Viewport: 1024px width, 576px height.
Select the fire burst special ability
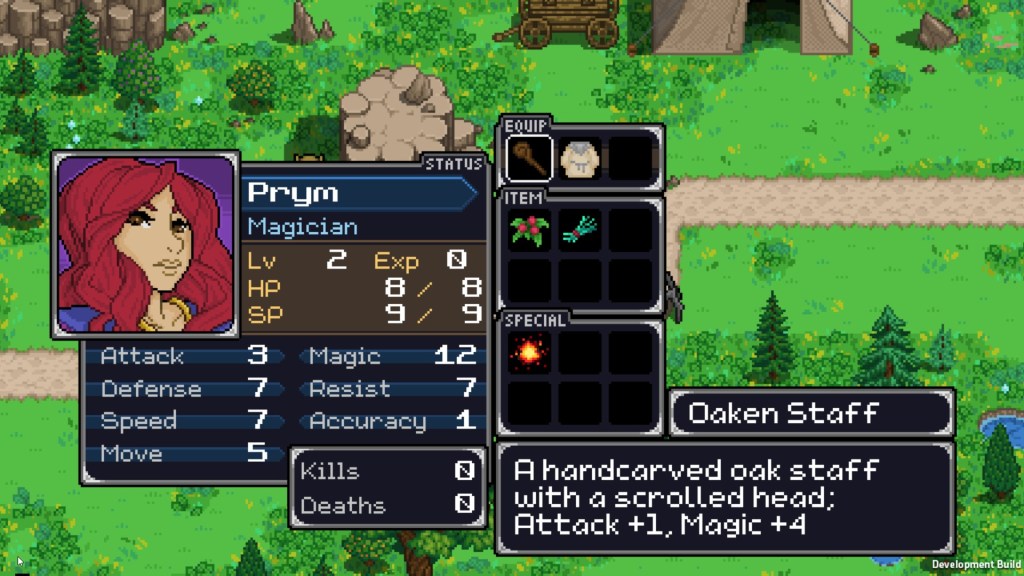(x=530, y=353)
